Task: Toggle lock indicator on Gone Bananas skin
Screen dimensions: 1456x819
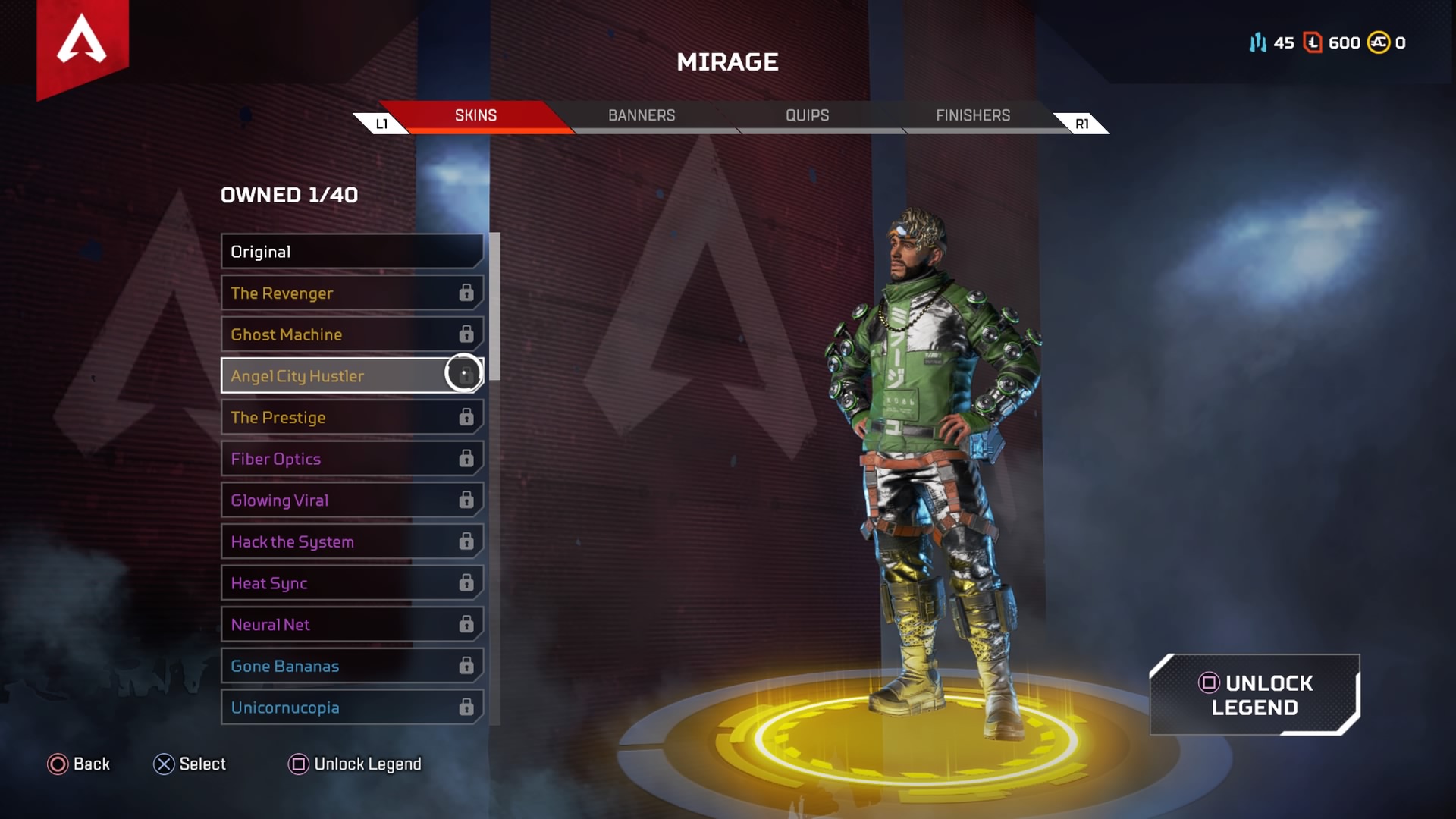Action: click(466, 666)
